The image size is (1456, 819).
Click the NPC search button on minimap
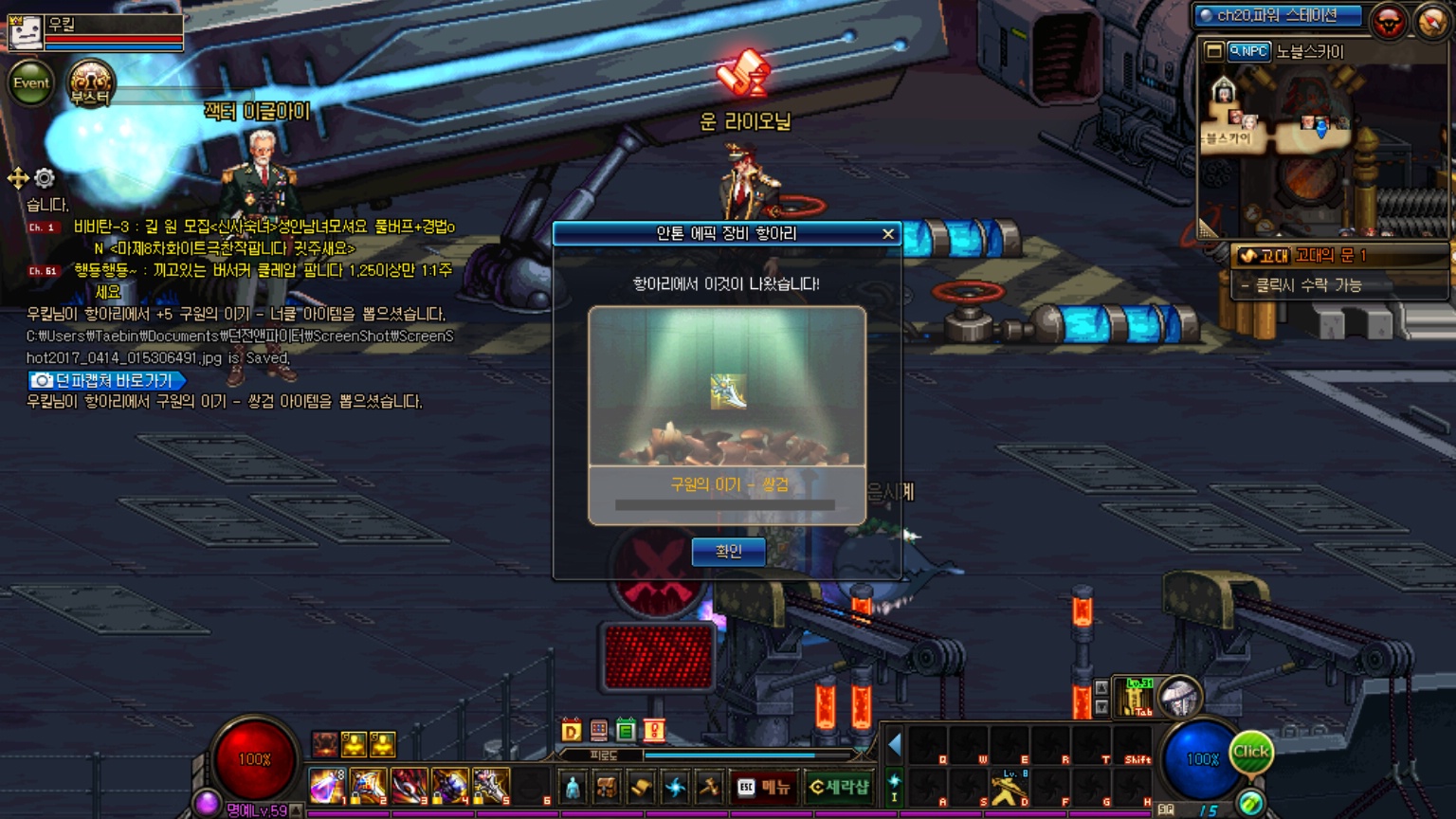(x=1248, y=51)
